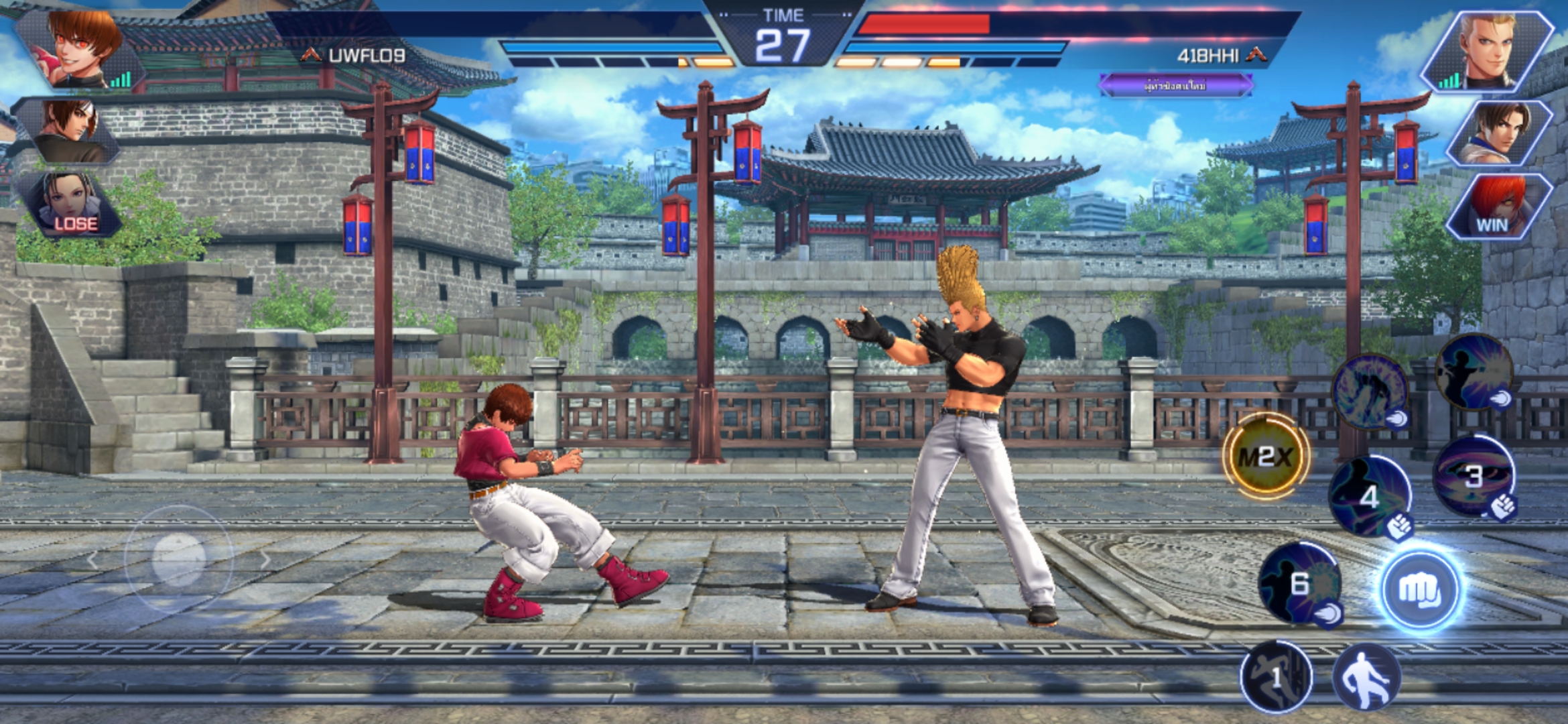Screen dimensions: 1568x724
Task: Tap the purple Thai challenger banner
Action: 1175,86
